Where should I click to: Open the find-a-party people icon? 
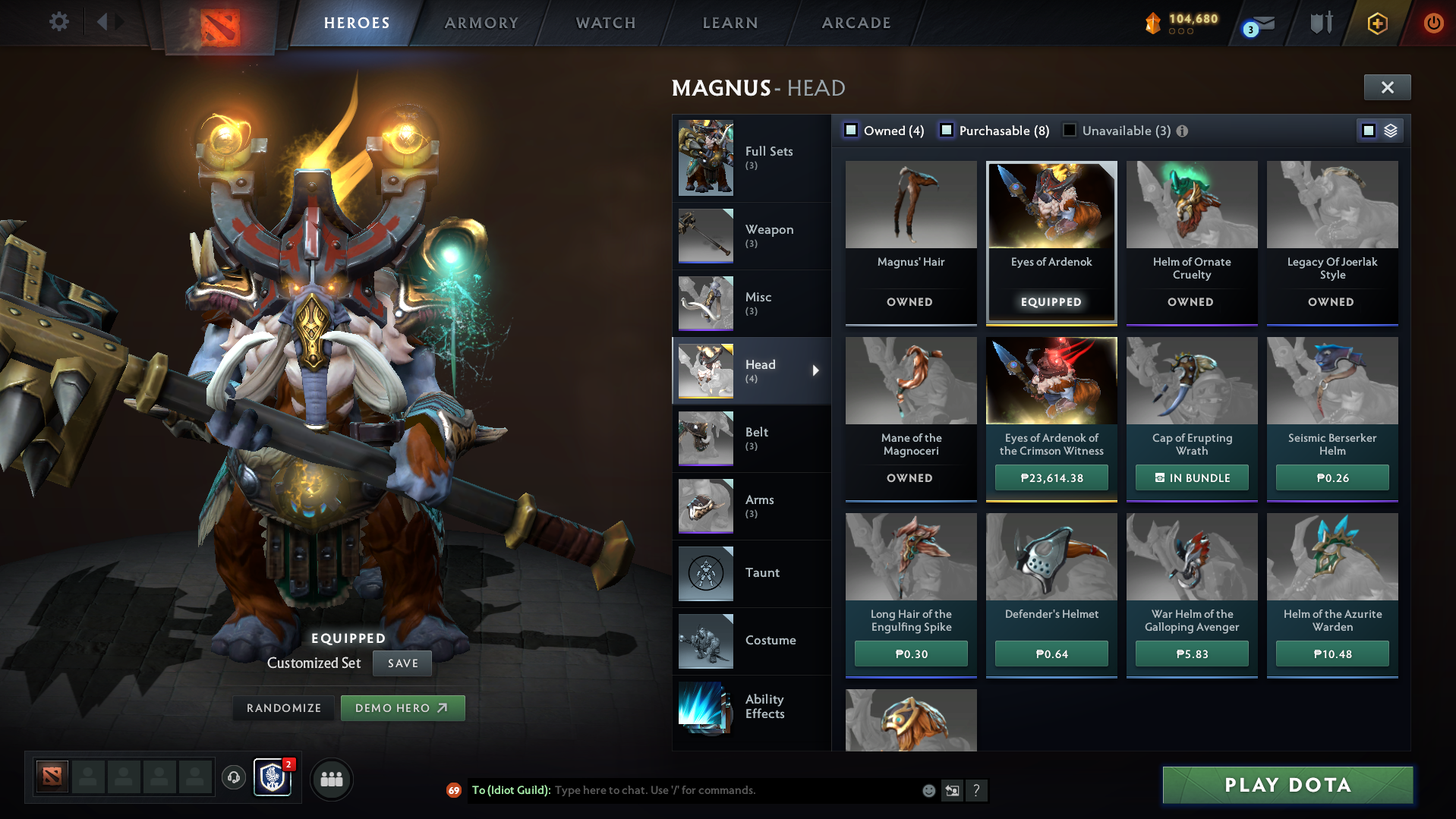pos(331,779)
